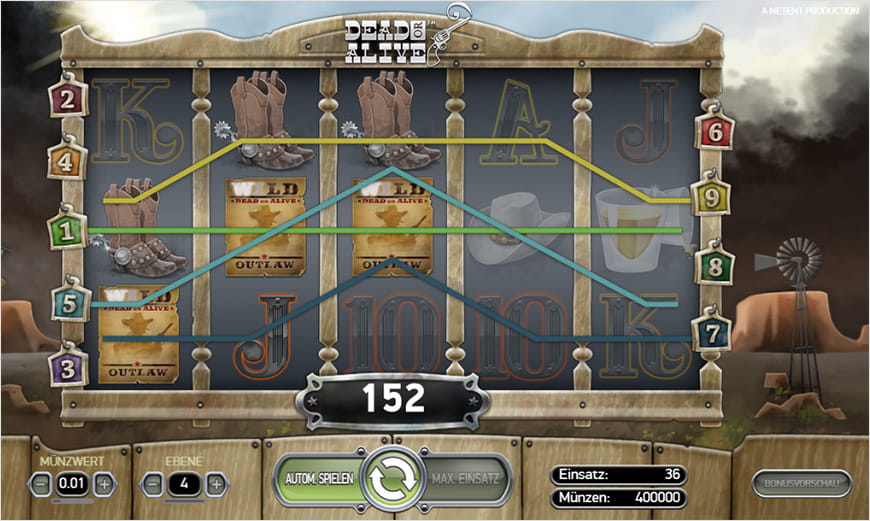
Task: Select payline tag number 6
Action: pyautogui.click(x=715, y=130)
